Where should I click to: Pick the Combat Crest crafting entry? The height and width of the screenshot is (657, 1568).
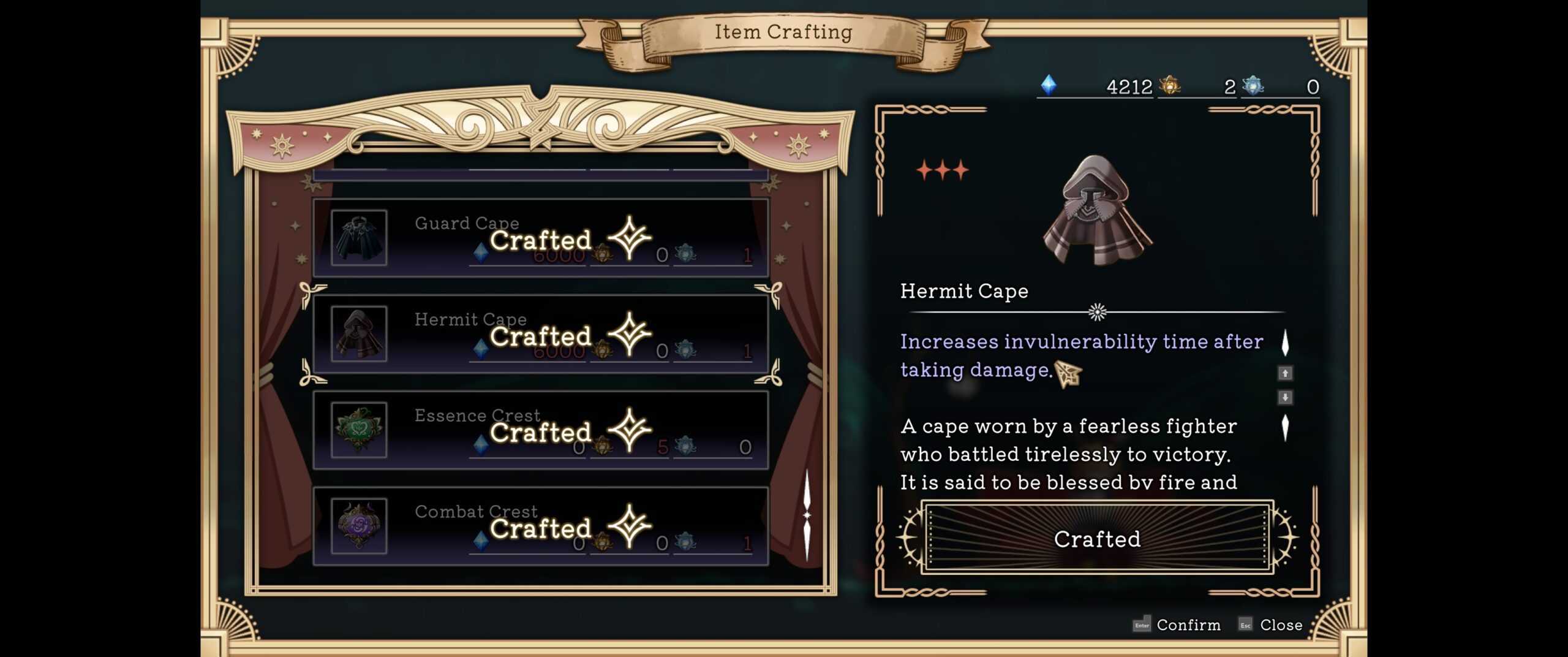(x=540, y=526)
